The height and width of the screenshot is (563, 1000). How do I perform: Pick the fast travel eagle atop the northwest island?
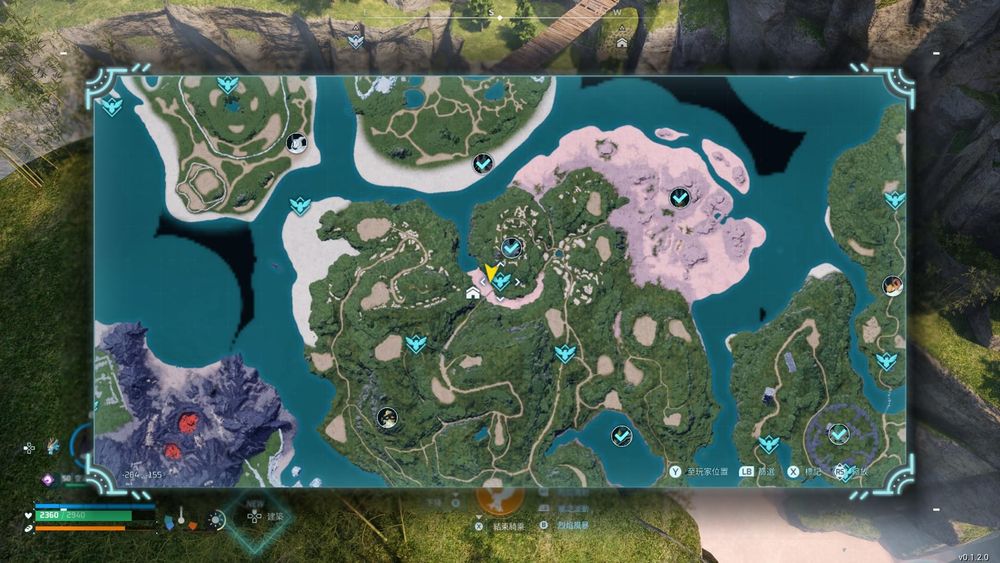pos(227,84)
